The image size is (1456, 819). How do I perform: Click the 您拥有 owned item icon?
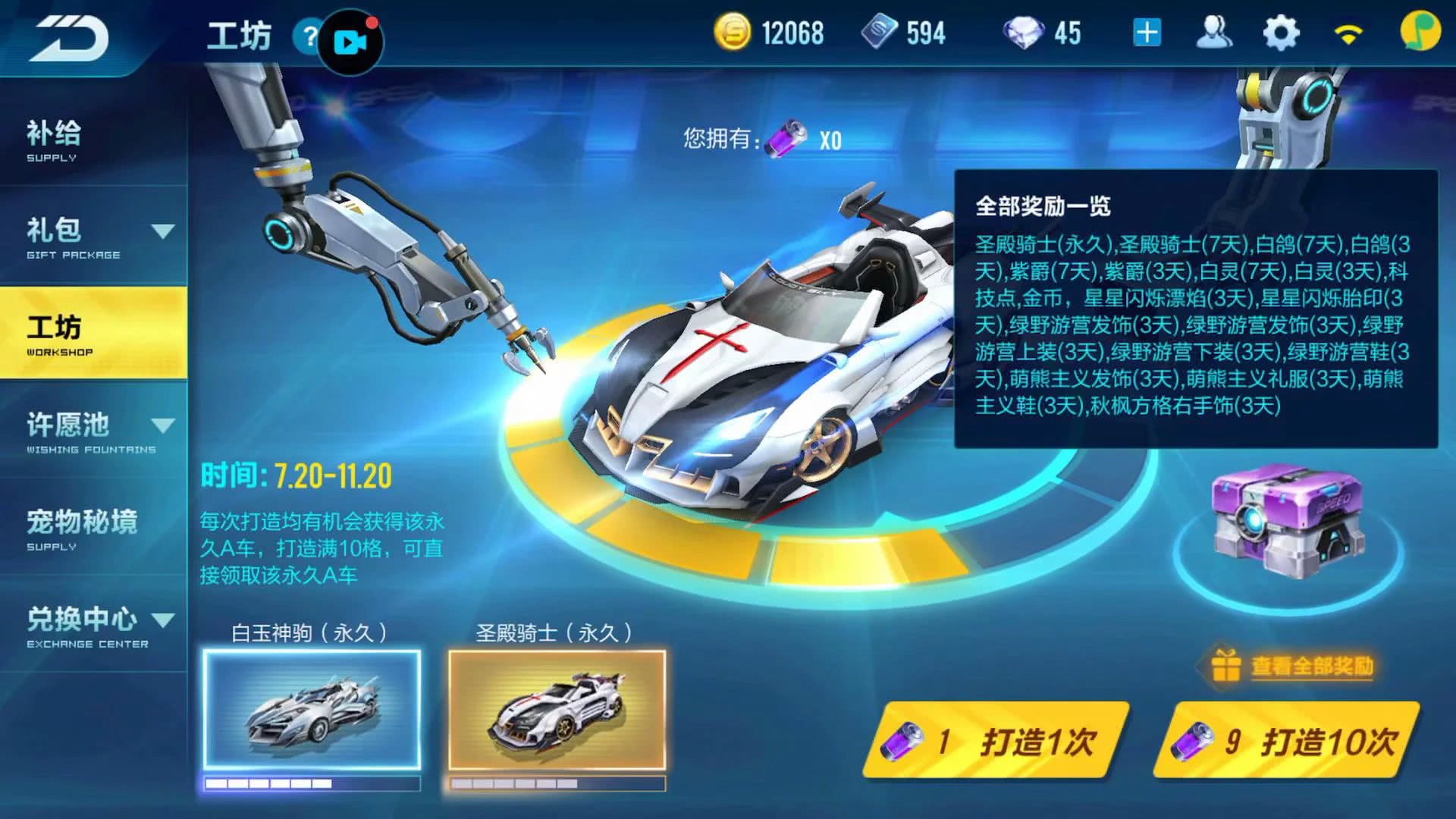click(x=786, y=138)
